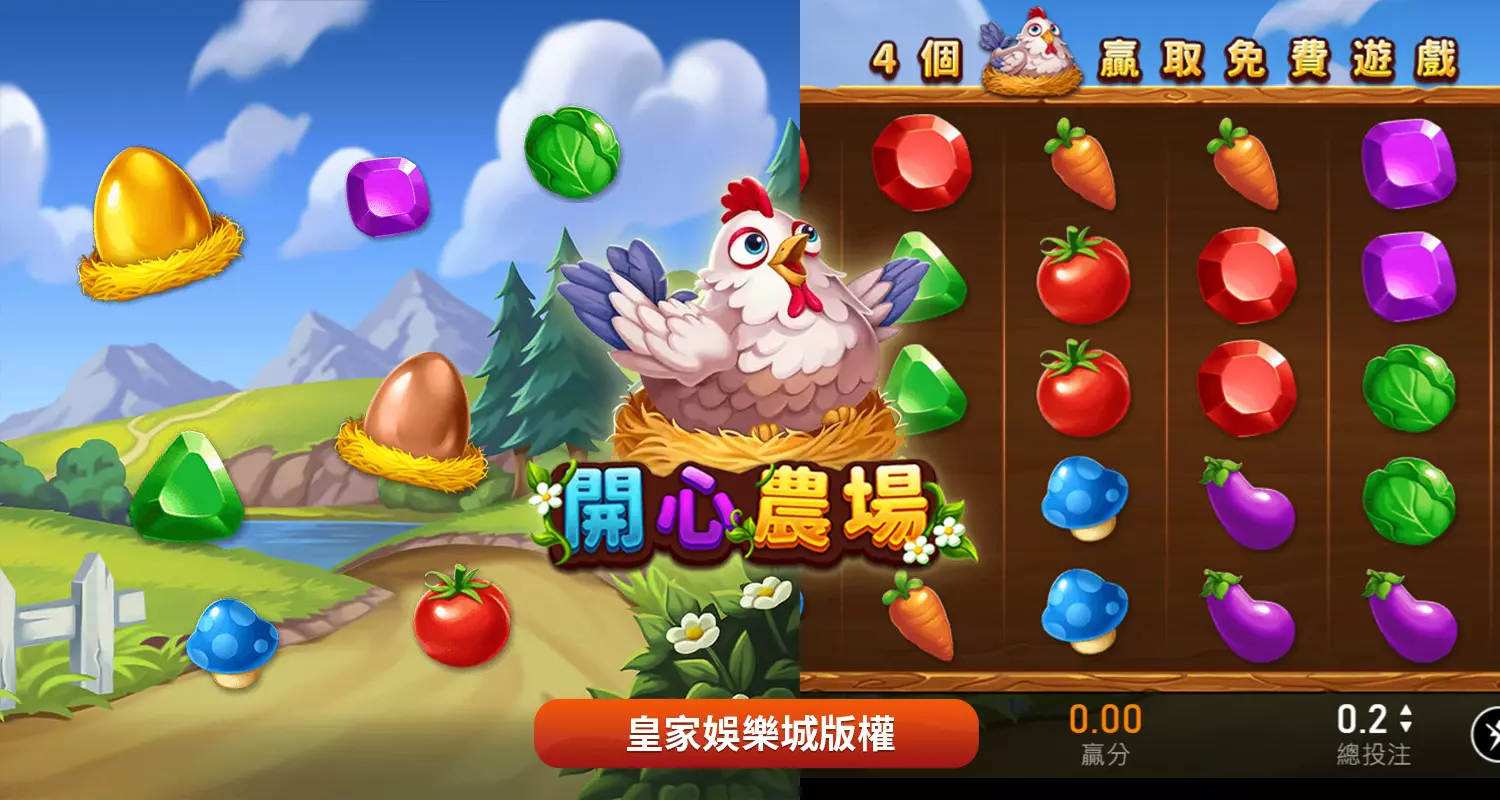
Task: Select the green gem symbol on reel one
Action: coord(925,385)
